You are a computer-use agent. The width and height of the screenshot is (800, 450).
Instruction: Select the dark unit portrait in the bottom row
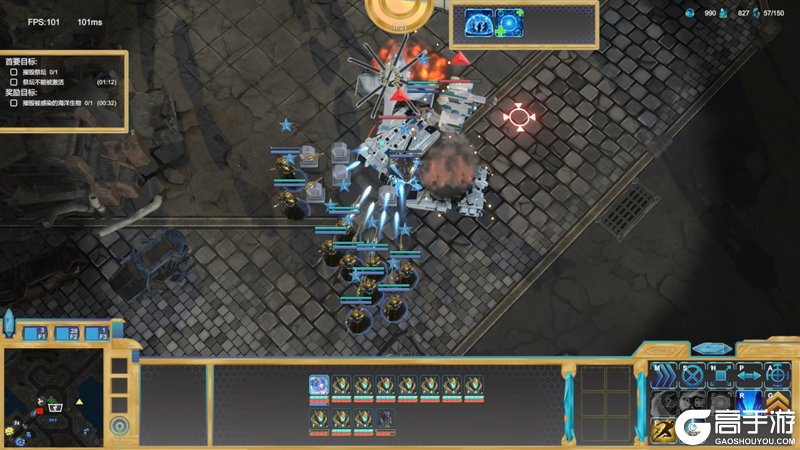(x=386, y=418)
